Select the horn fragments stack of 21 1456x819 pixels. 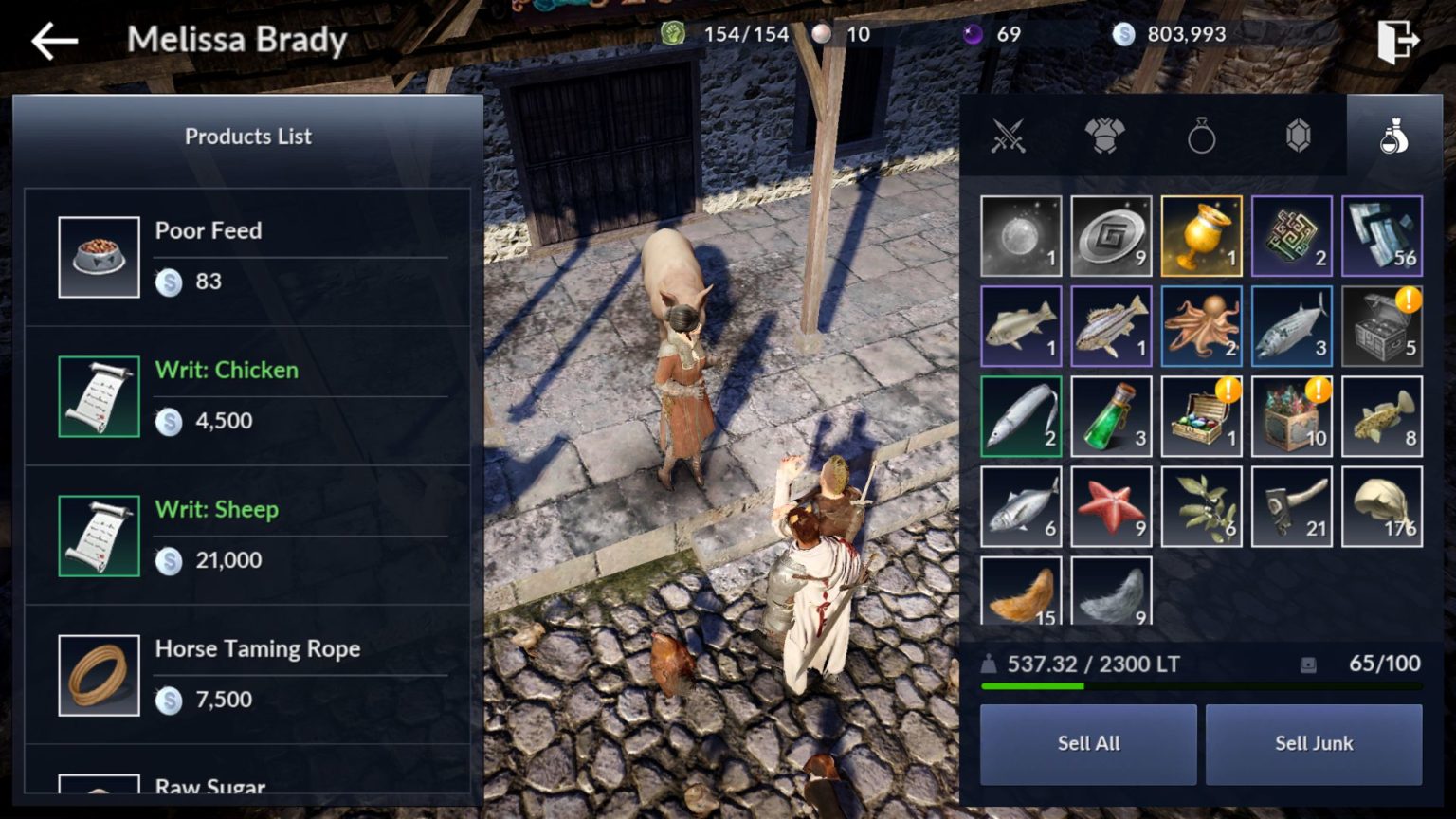[x=1293, y=505]
